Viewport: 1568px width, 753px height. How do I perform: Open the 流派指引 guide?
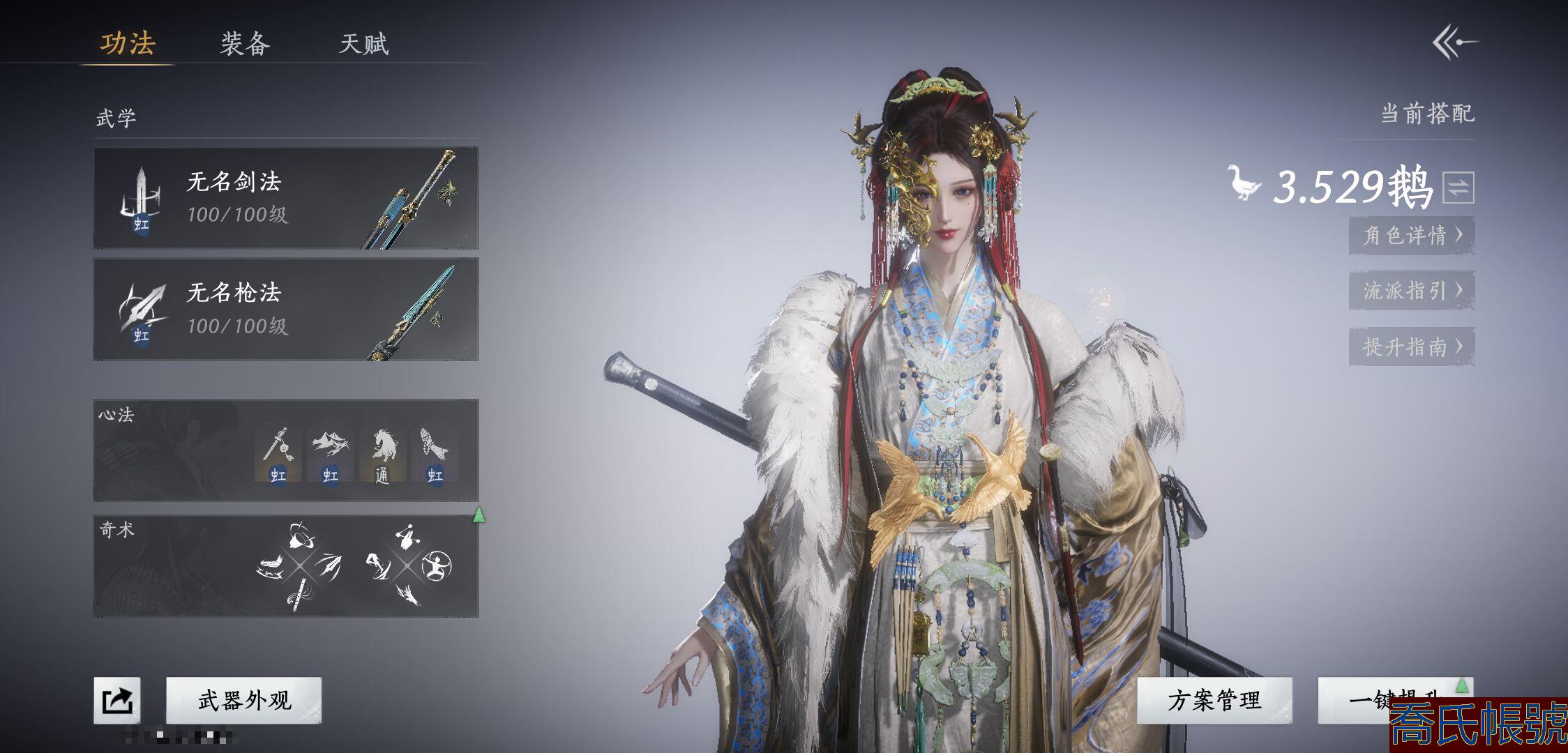(1411, 290)
